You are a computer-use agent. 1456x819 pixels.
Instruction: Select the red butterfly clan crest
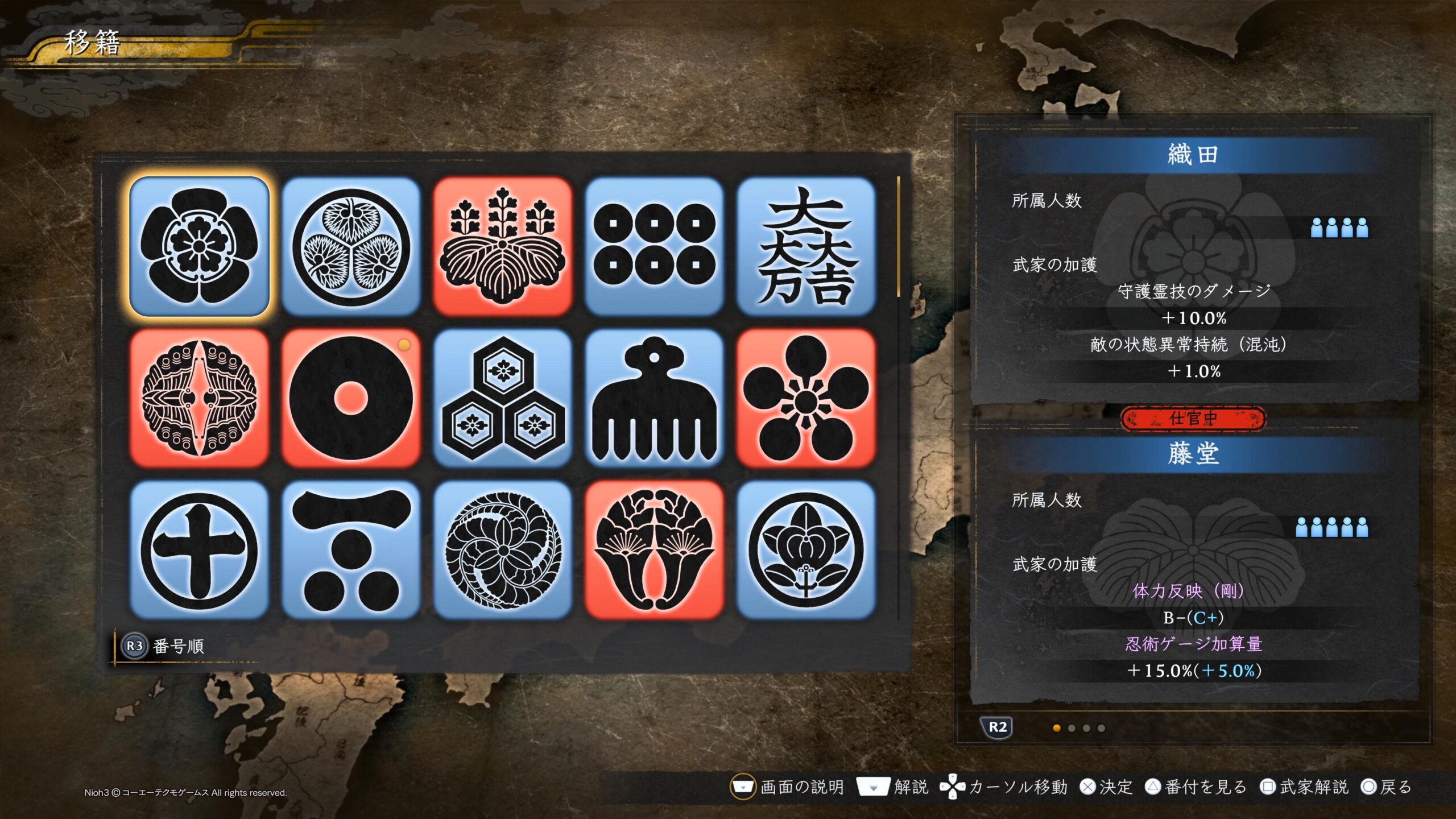click(199, 398)
